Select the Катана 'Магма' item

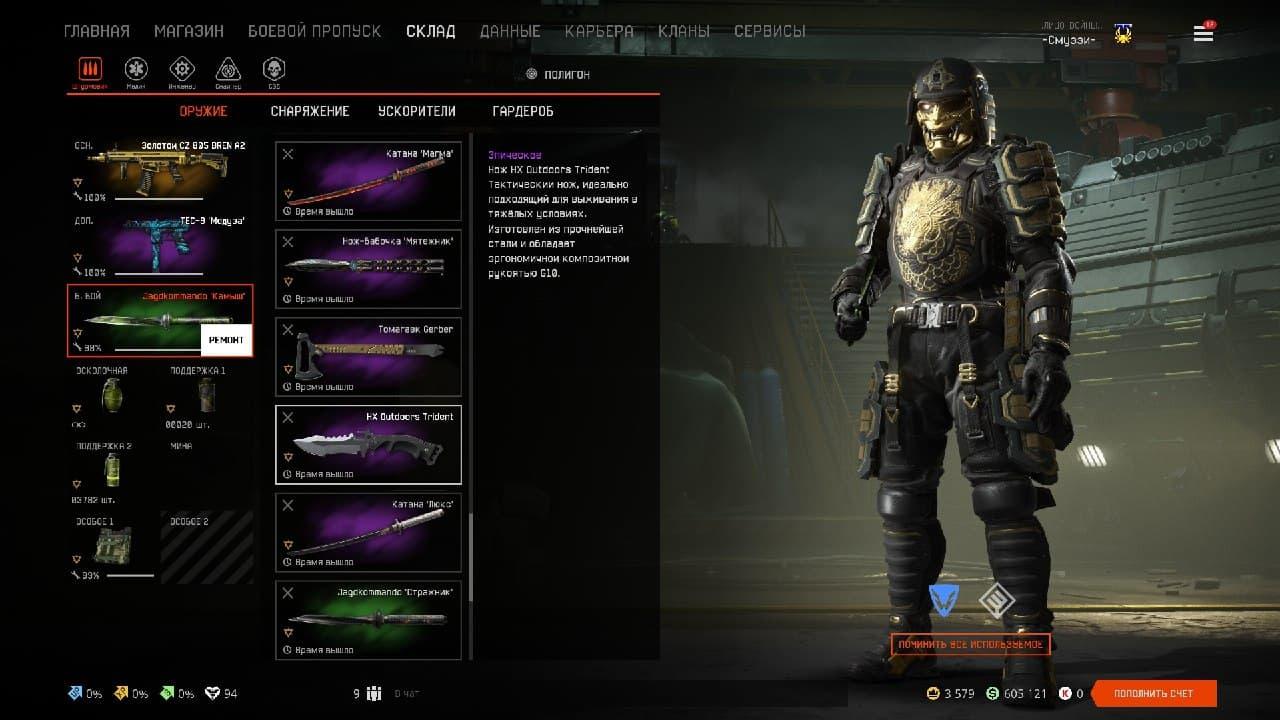(x=368, y=182)
